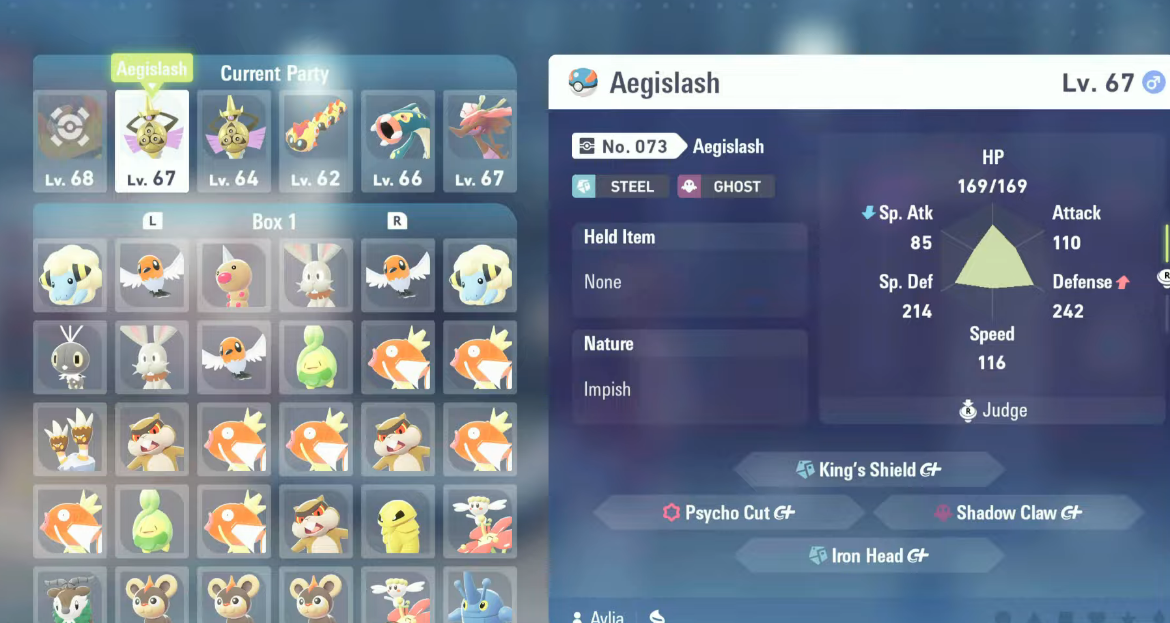
Task: Select the Iron Head move
Action: click(868, 556)
